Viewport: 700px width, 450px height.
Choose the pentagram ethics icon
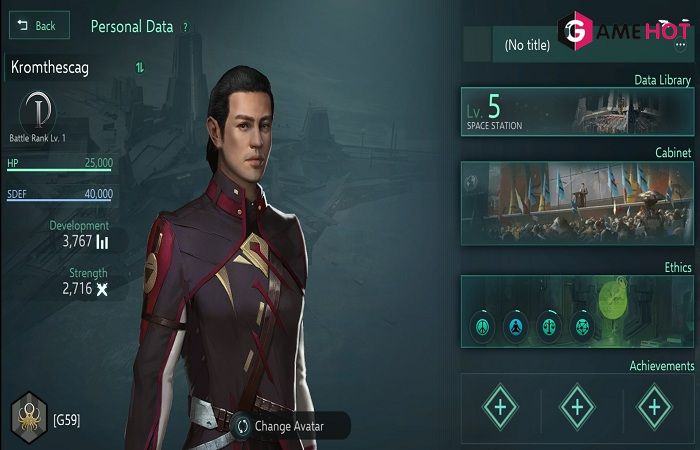point(580,326)
